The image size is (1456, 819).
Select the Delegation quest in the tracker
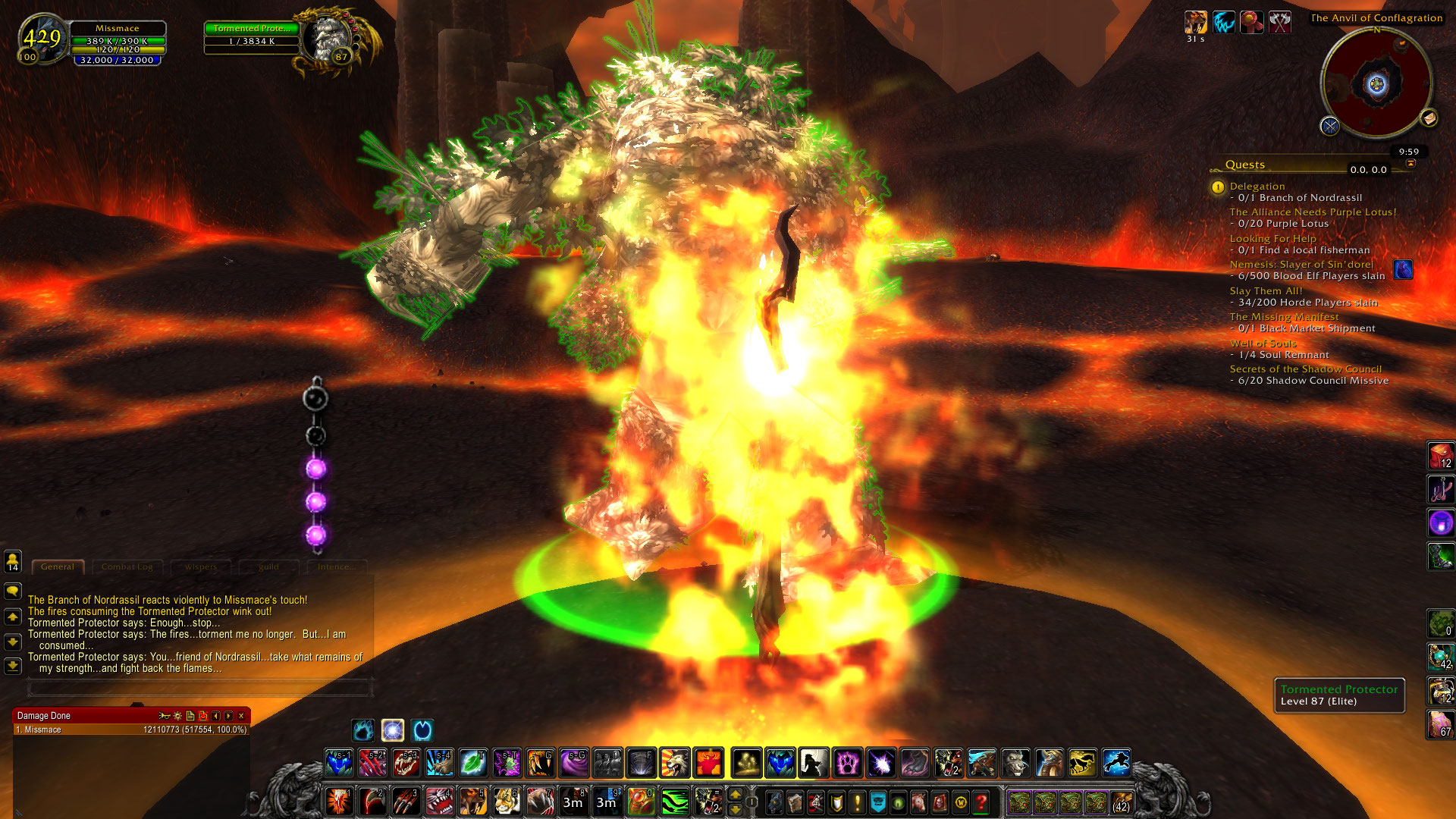tap(1257, 186)
